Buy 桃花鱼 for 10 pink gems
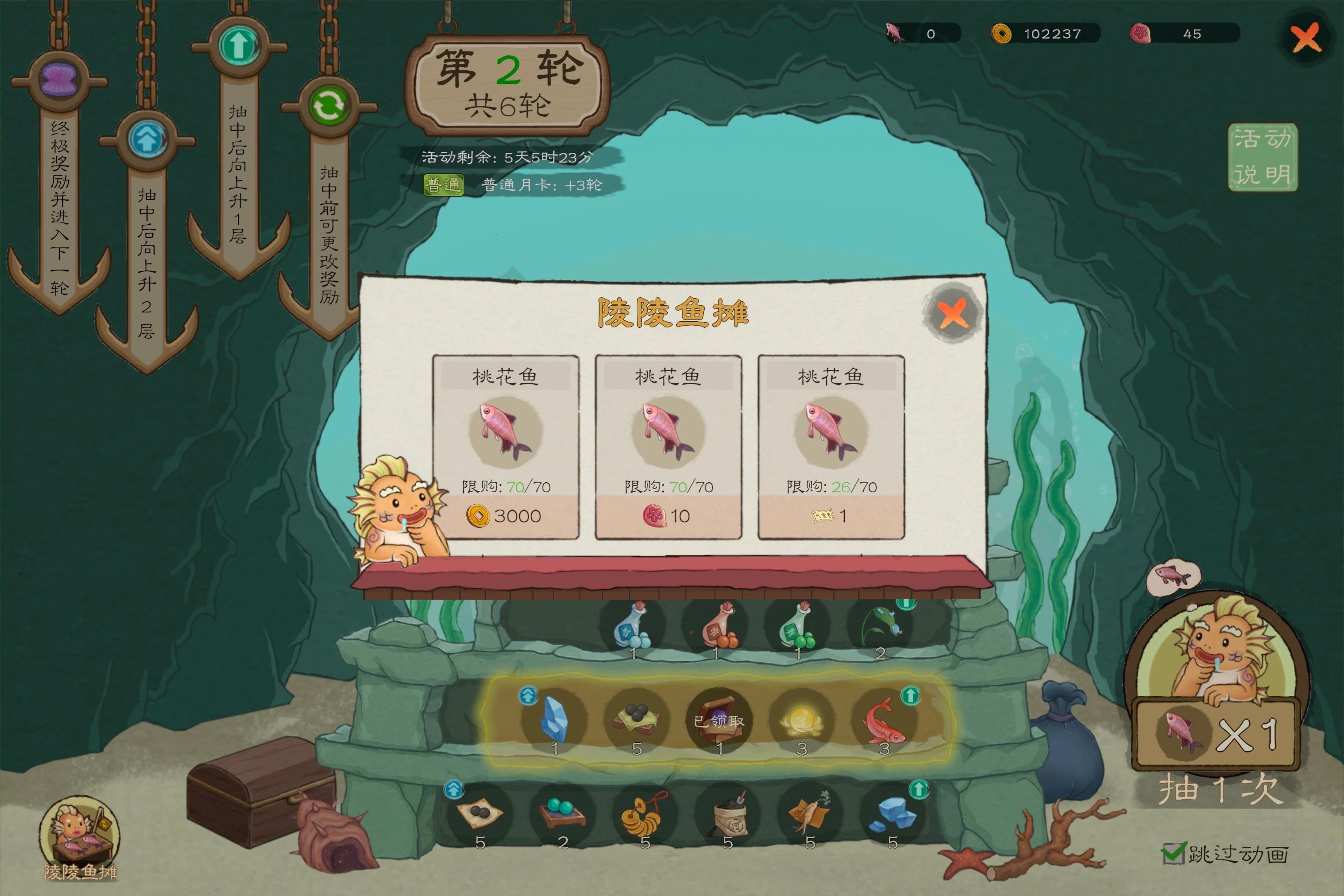1344x896 pixels. point(667,515)
